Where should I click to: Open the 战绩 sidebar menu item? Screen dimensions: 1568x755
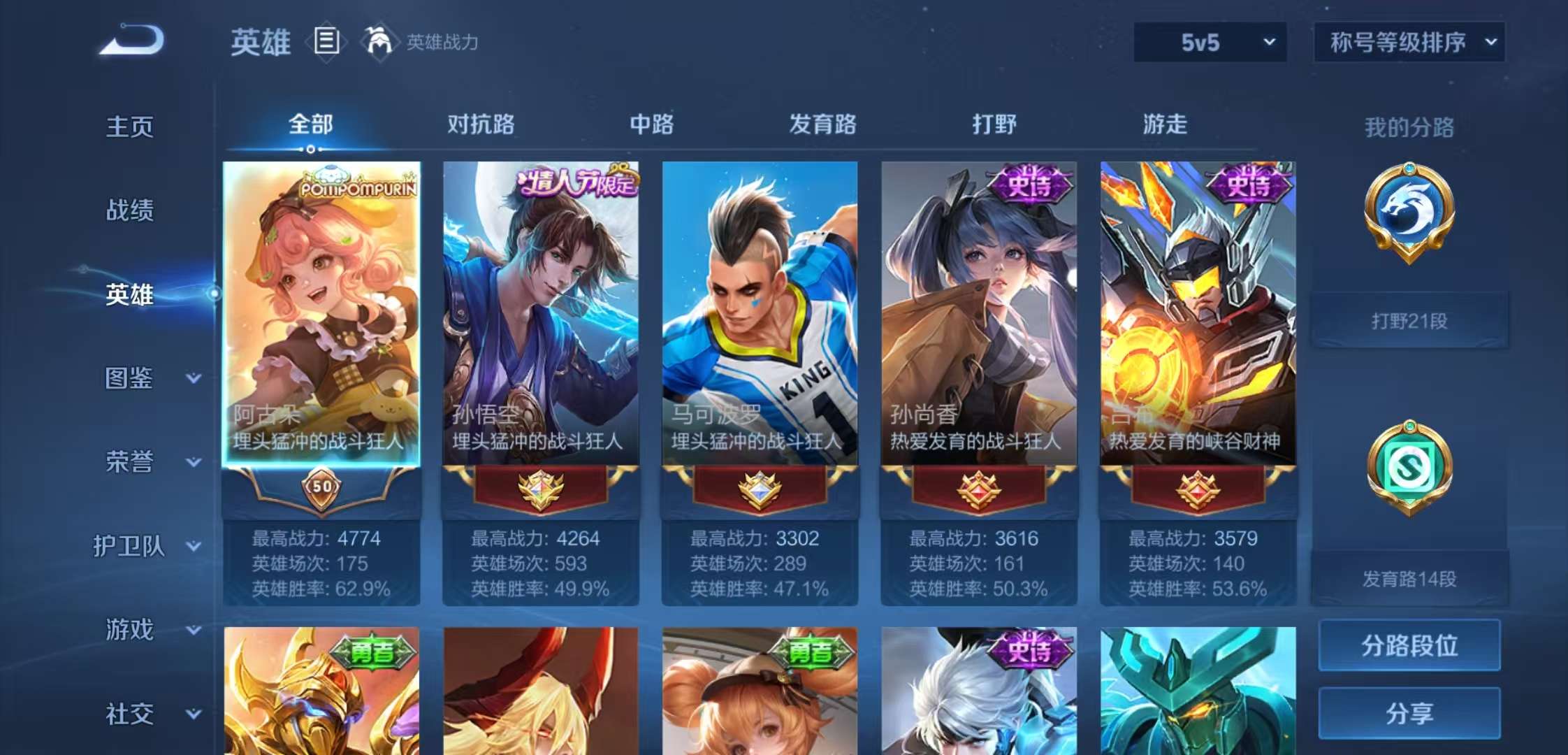click(133, 211)
